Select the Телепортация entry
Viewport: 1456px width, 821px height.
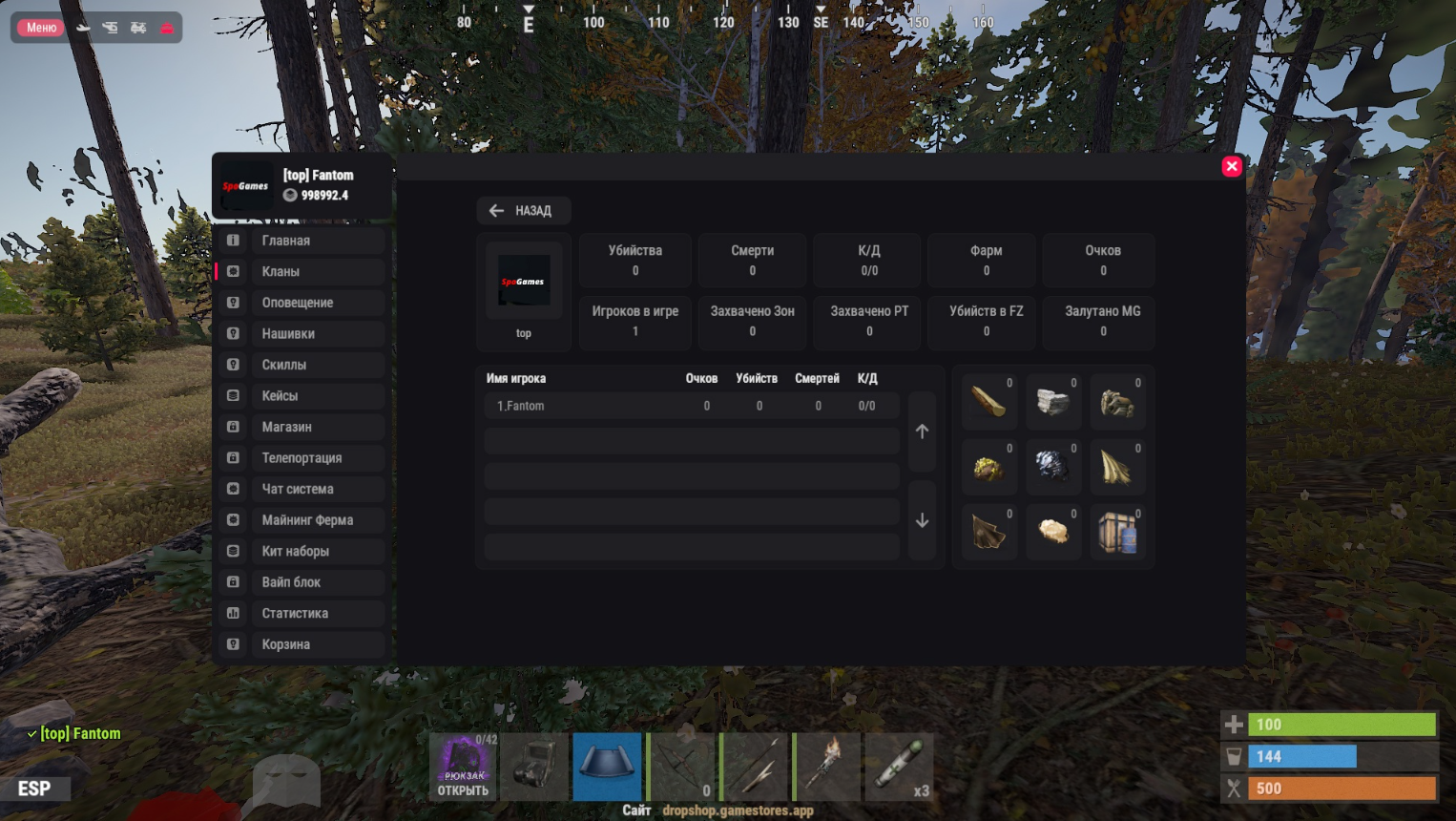click(301, 458)
